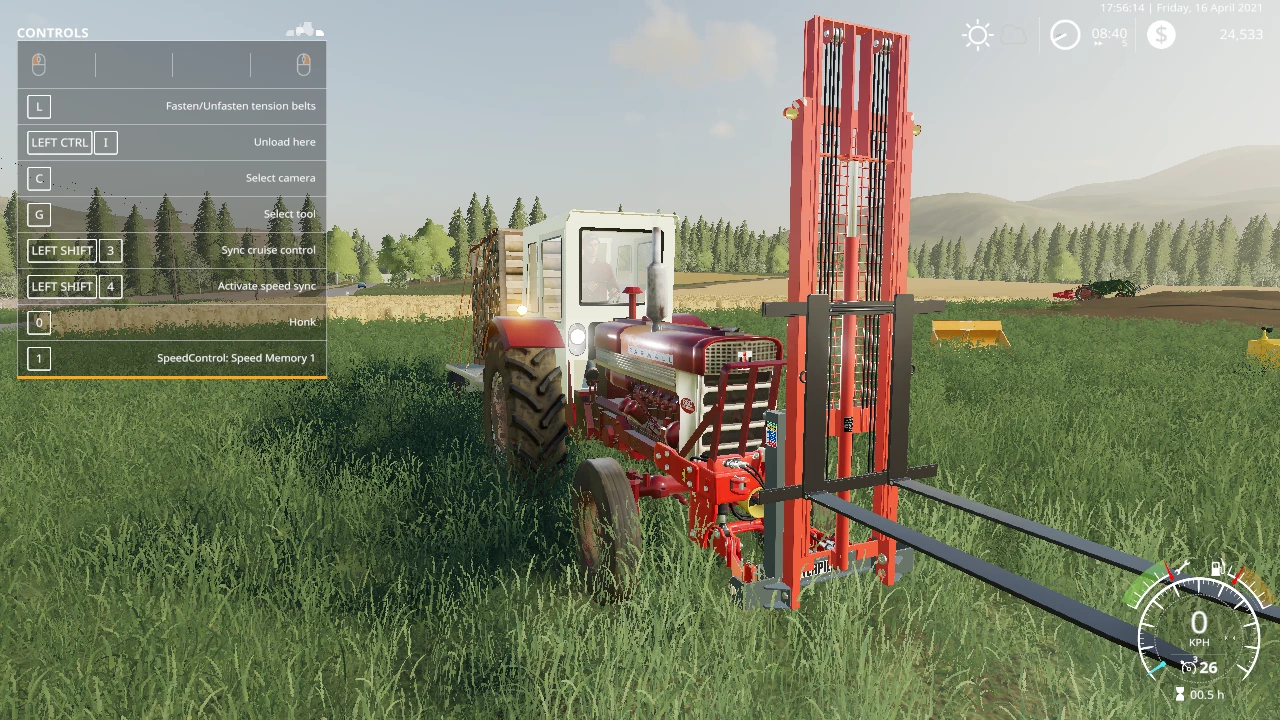Click the speedometer gauge
The width and height of the screenshot is (1280, 720).
(x=1198, y=629)
